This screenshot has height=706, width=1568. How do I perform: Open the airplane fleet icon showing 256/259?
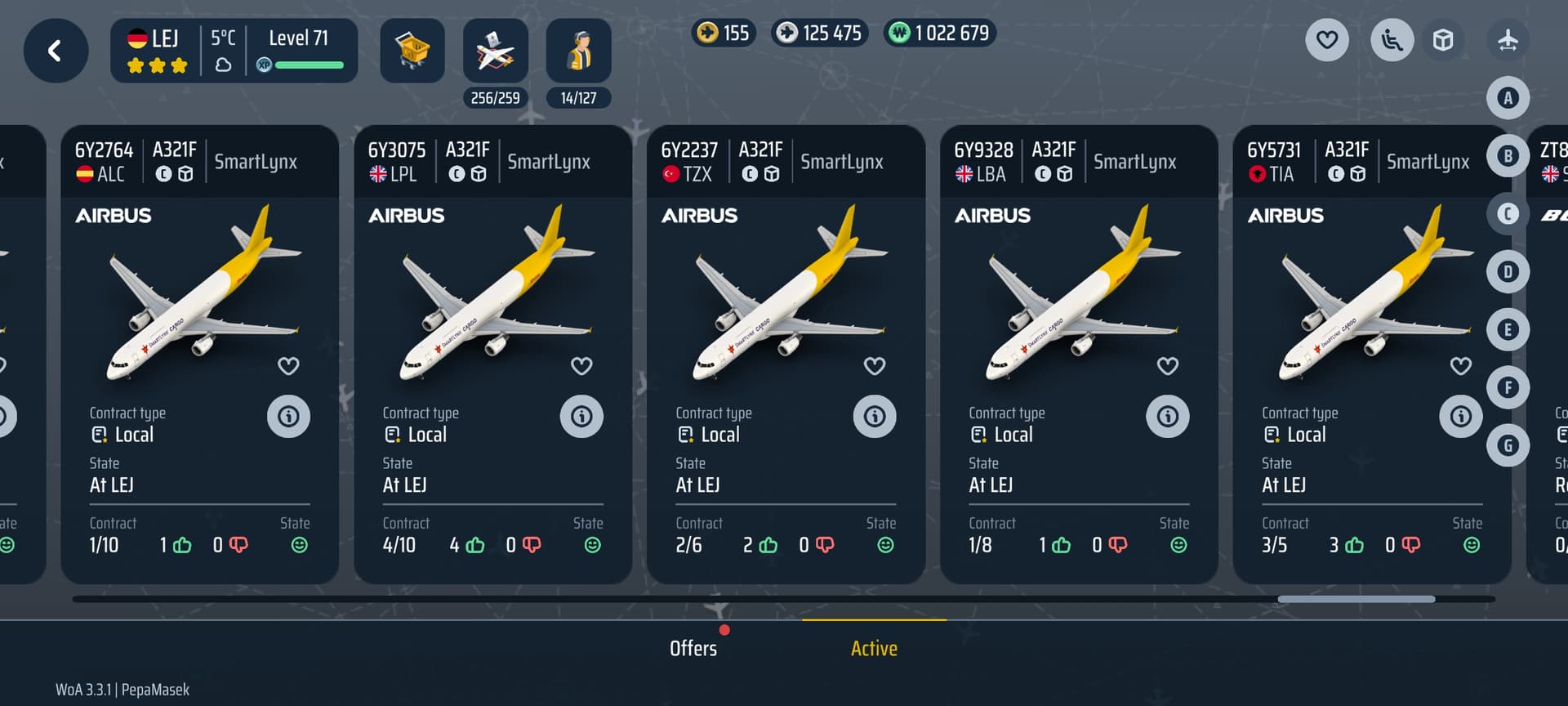(x=496, y=51)
